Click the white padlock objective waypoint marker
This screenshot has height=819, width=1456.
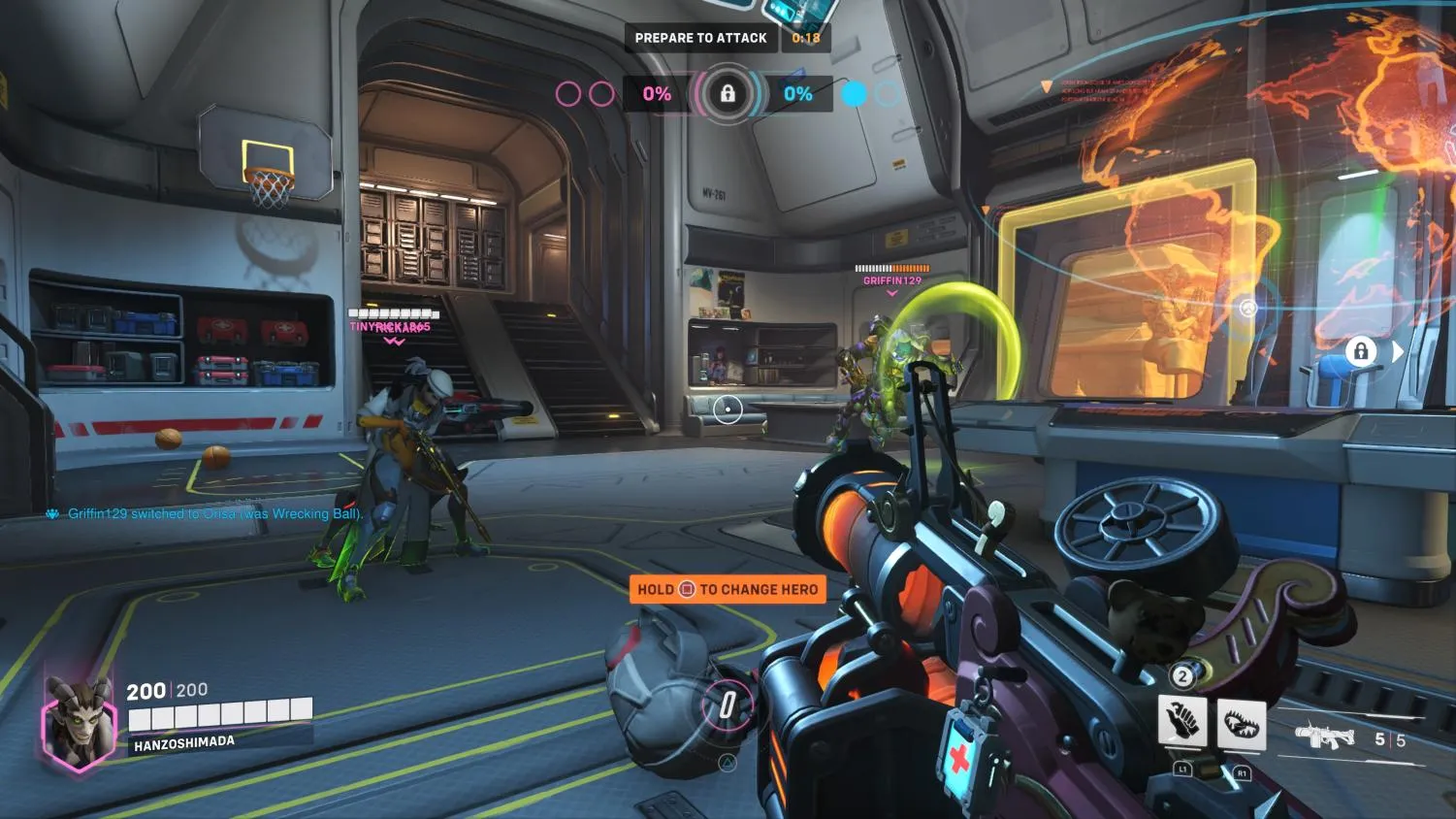coord(1361,351)
